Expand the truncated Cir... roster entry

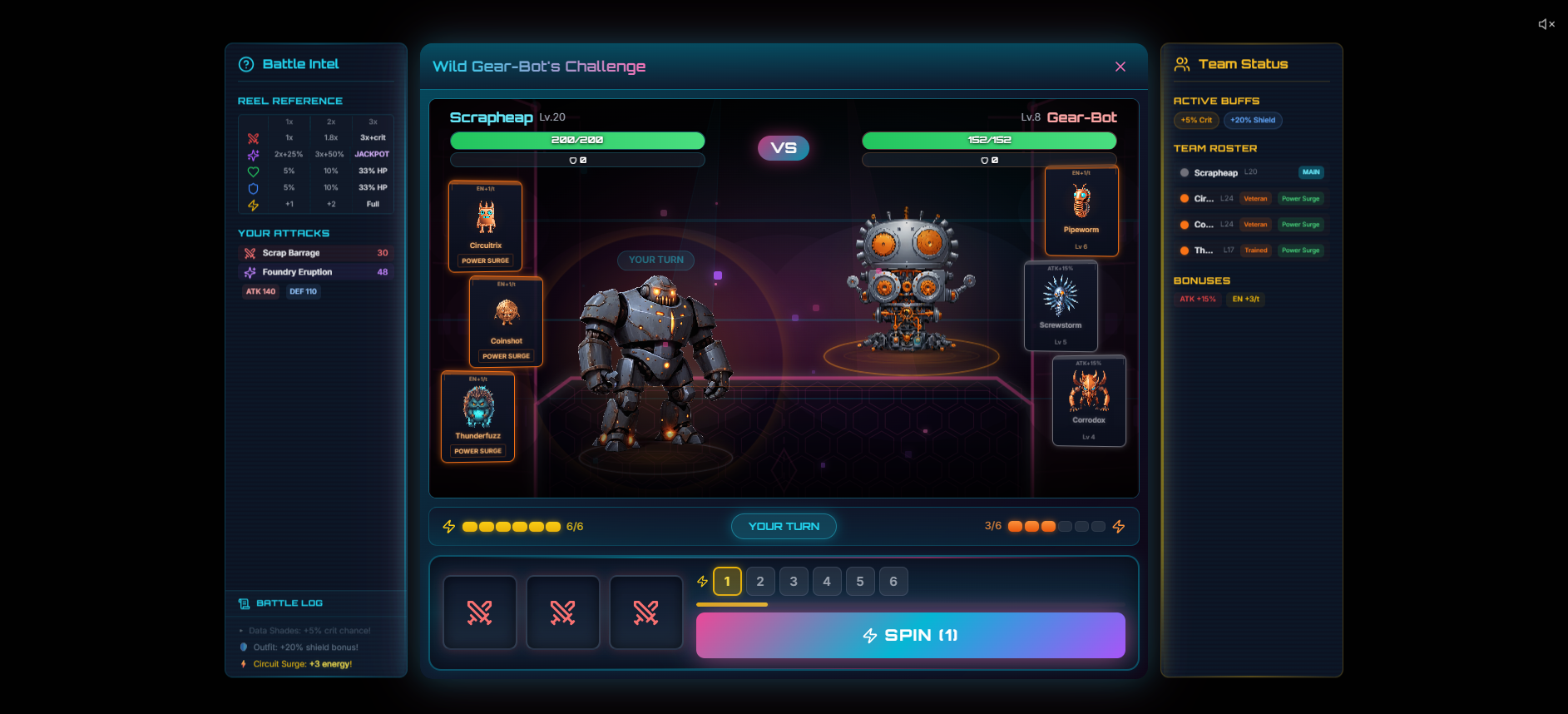(1205, 198)
